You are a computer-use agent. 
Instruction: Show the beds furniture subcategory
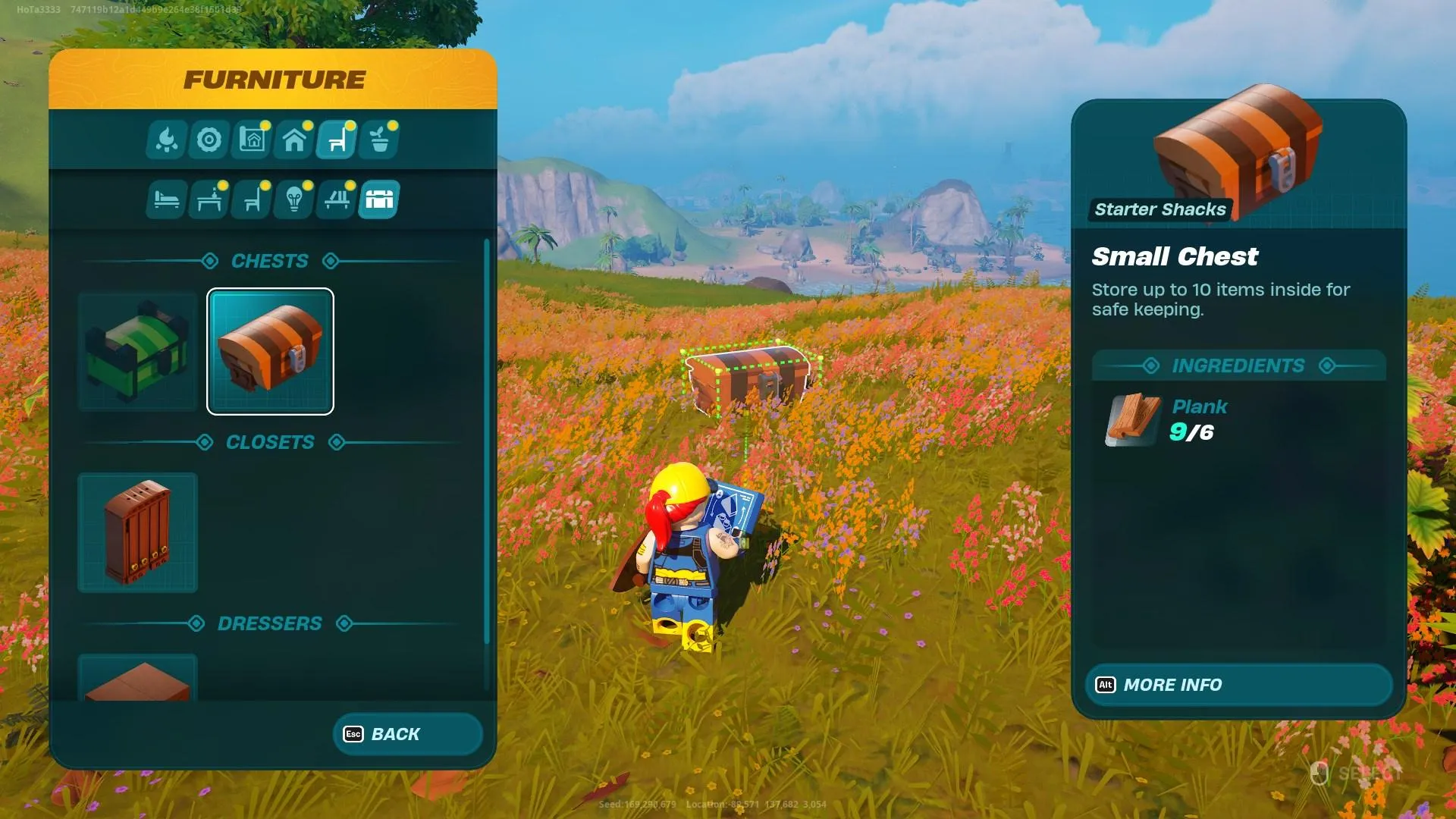(x=167, y=199)
